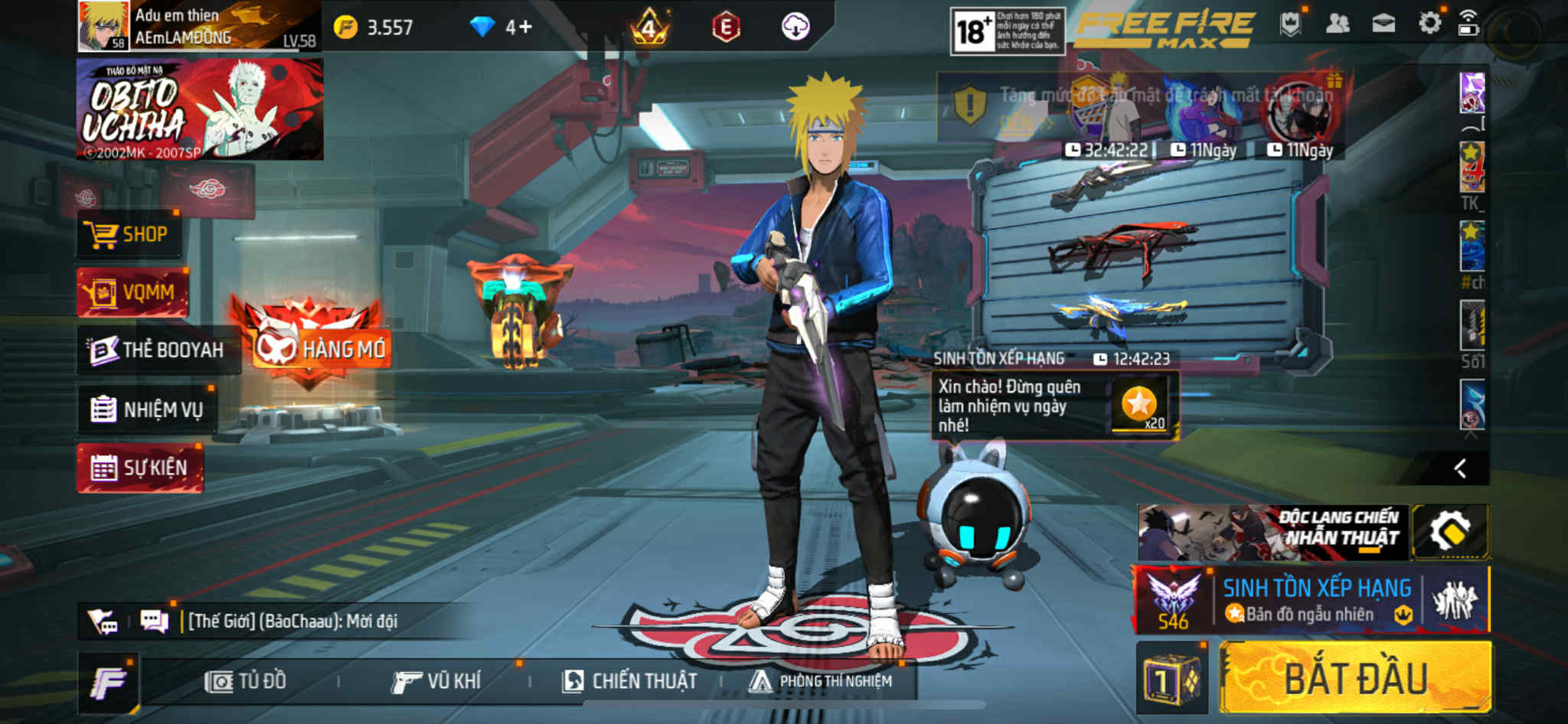Open the CHIẾN THUẬT tactics tab
This screenshot has width=1568, height=724.
(629, 681)
